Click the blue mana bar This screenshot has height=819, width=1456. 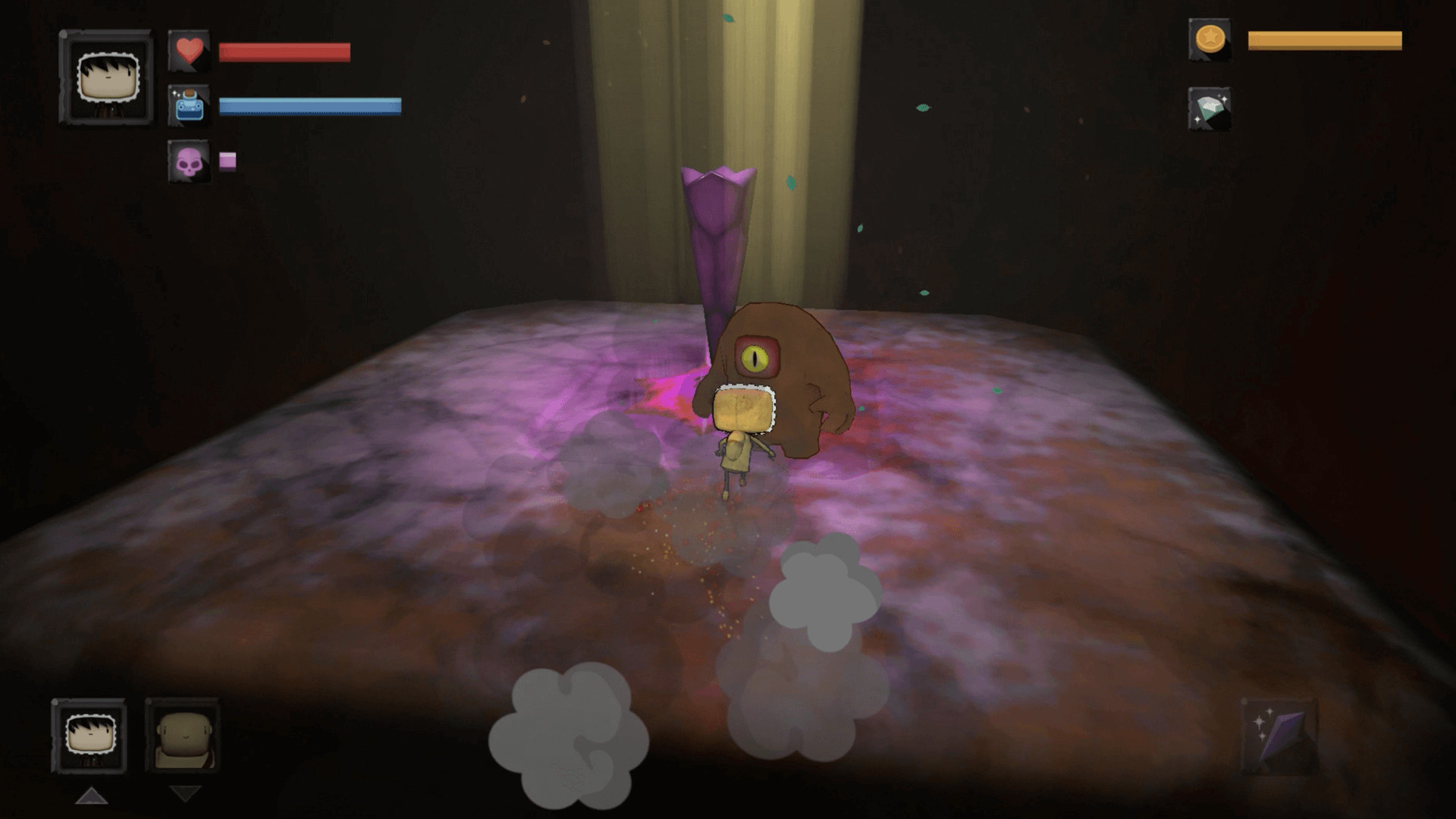(x=309, y=106)
